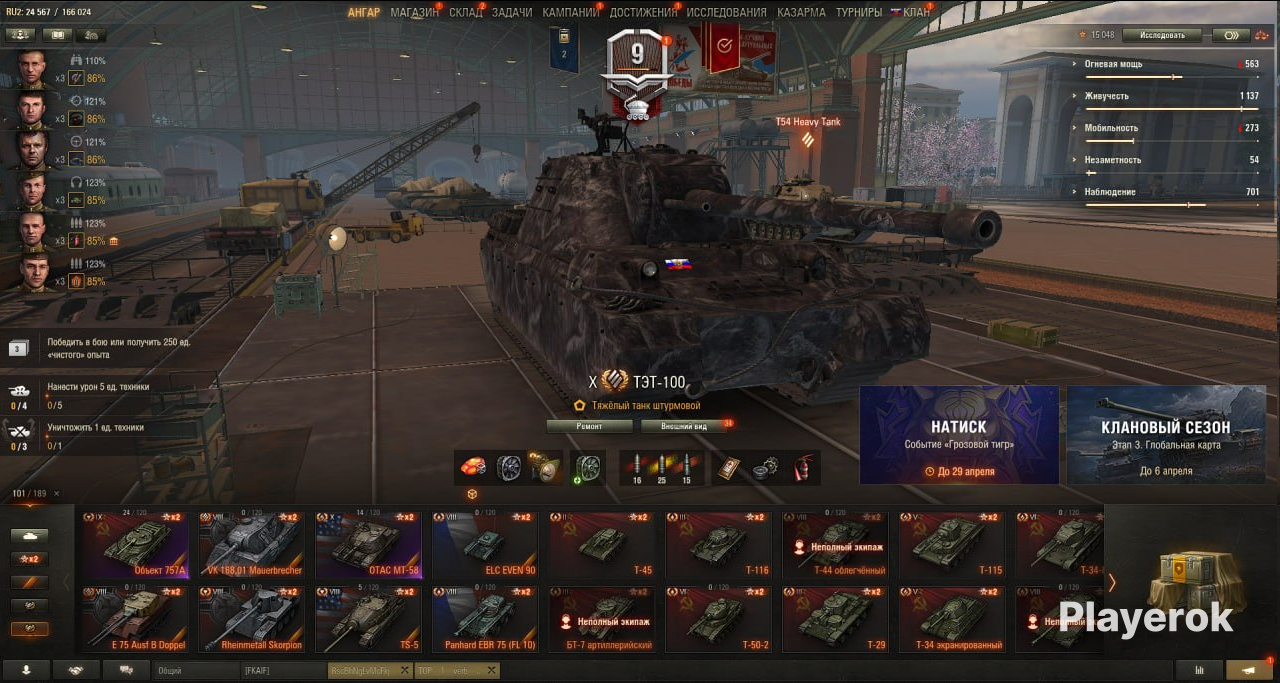Select the Объект 757А tank

tap(135, 546)
